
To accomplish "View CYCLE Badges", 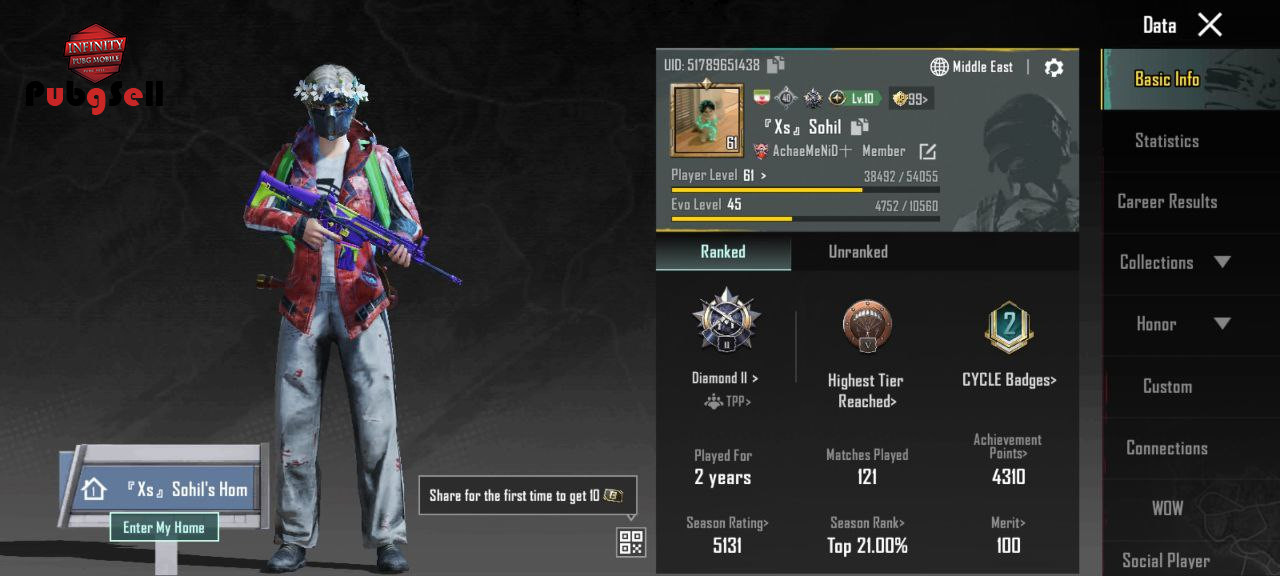I will pyautogui.click(x=1009, y=380).
